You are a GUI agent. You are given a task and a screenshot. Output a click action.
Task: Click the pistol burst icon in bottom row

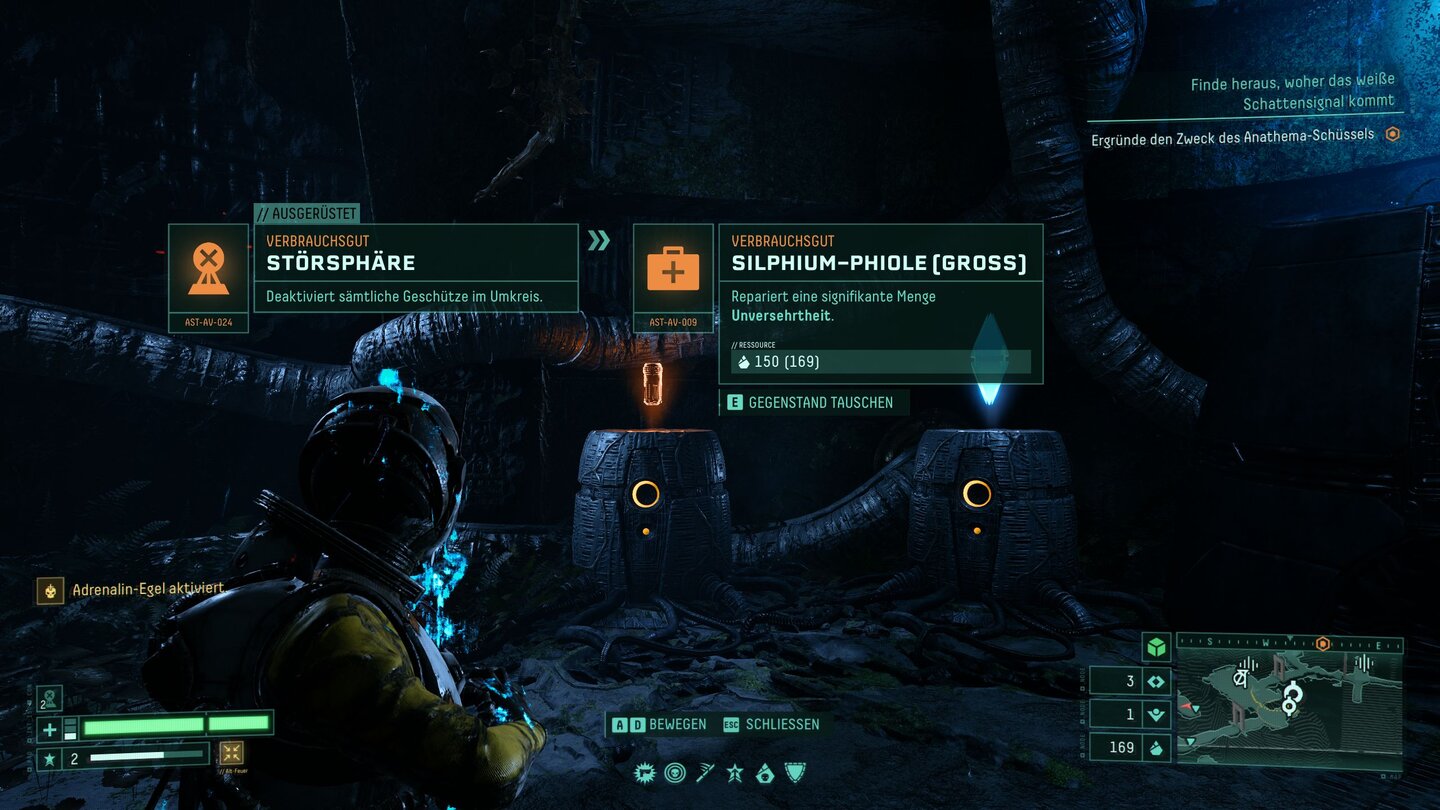coord(645,772)
